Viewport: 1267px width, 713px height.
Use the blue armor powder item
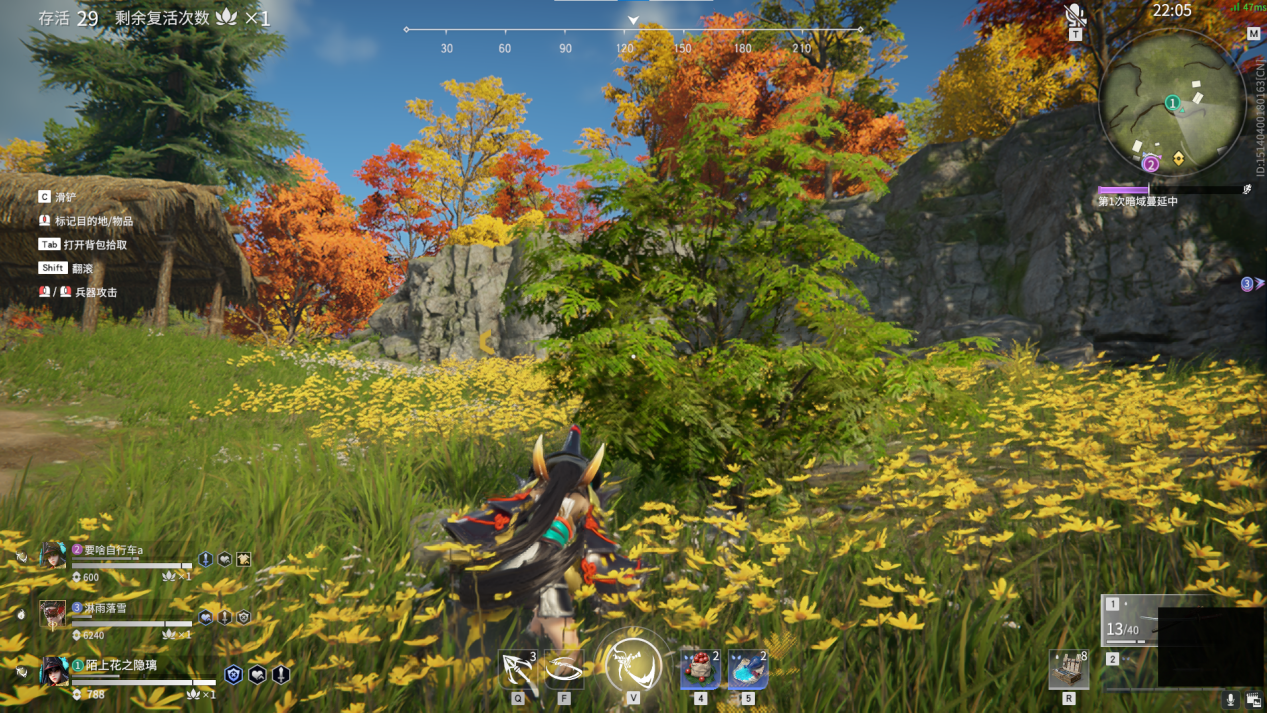click(x=747, y=669)
